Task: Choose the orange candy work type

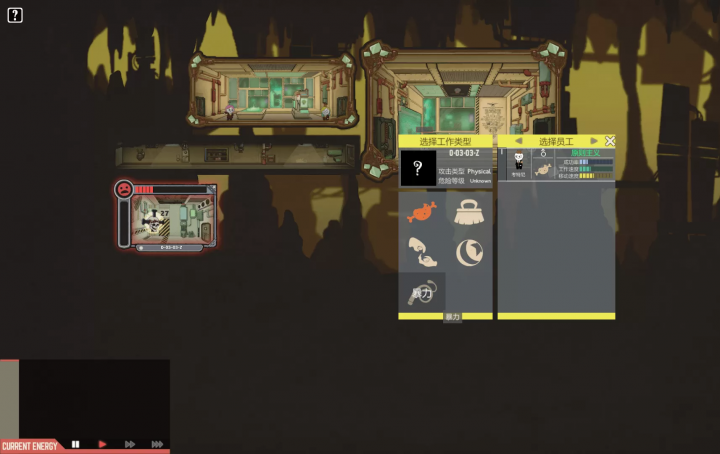Action: [x=422, y=212]
